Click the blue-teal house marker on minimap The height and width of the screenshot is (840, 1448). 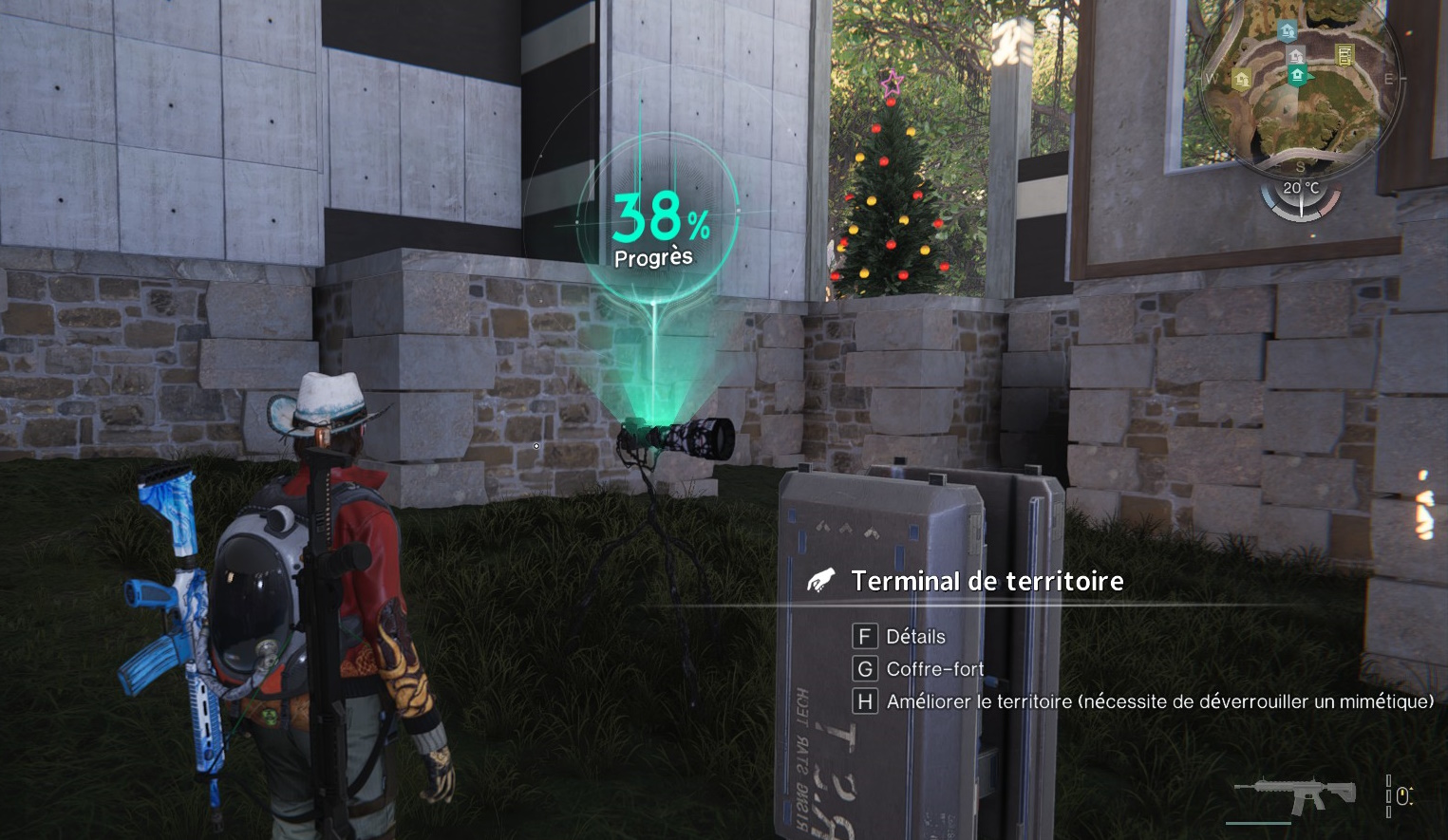[1288, 31]
